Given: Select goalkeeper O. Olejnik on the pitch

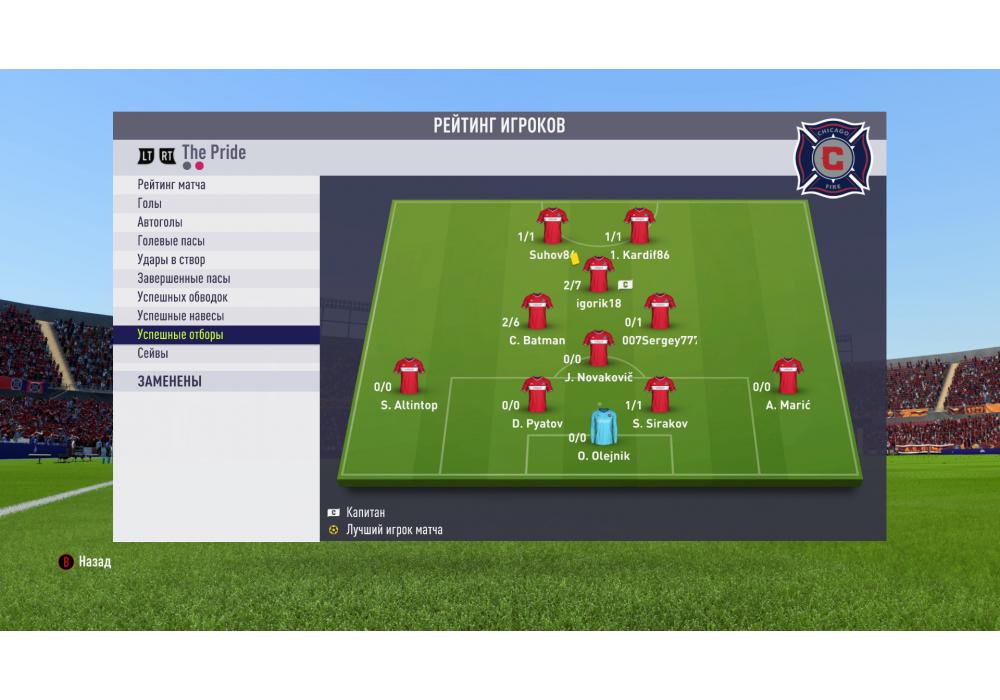Looking at the screenshot, I should [x=603, y=427].
